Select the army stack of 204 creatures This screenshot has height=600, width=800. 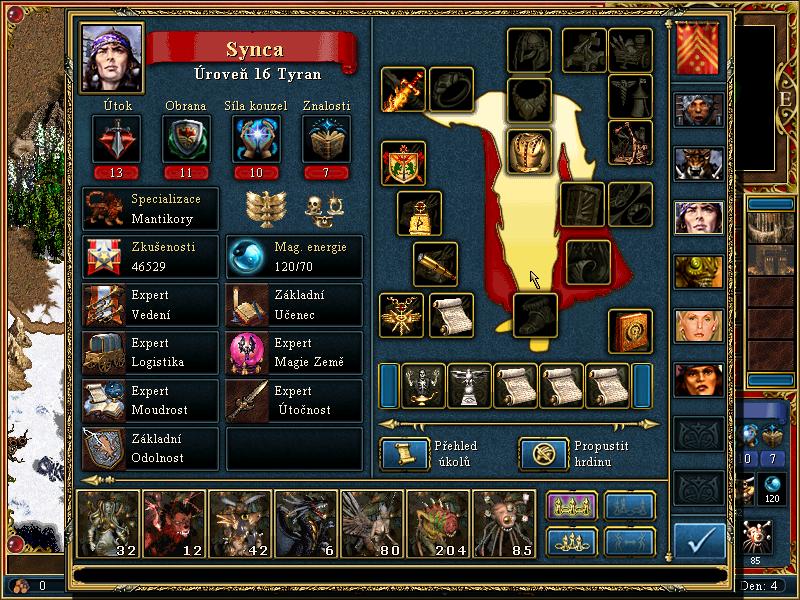coord(437,522)
